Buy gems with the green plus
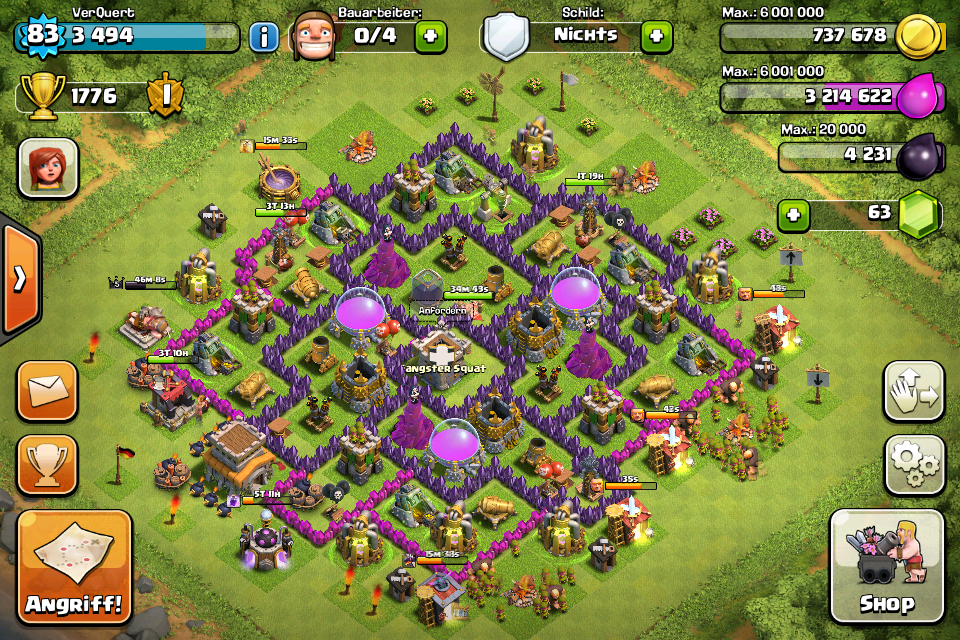This screenshot has width=960, height=640. coord(793,214)
